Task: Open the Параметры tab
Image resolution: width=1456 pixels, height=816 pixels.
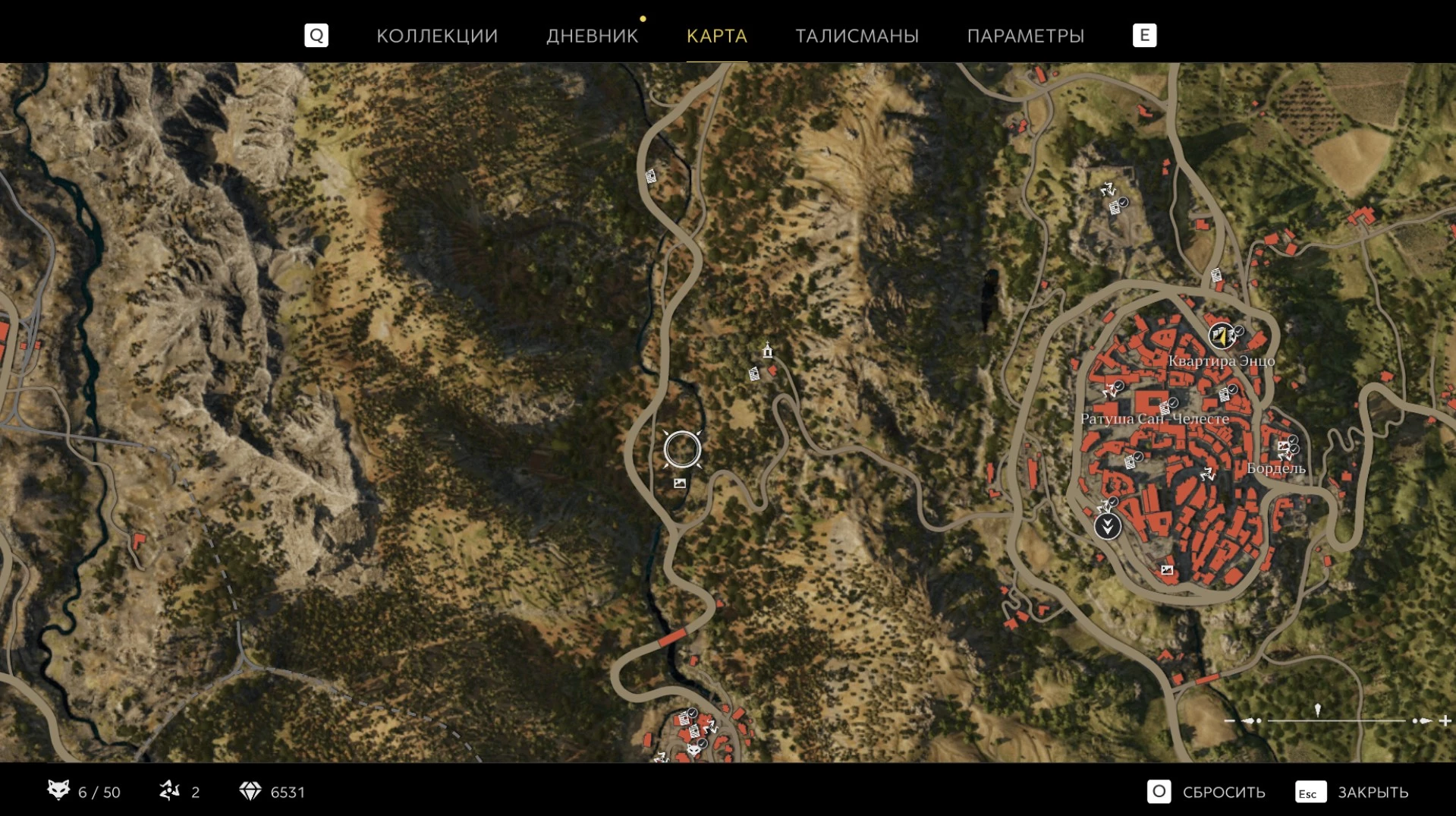Action: 1025,36
